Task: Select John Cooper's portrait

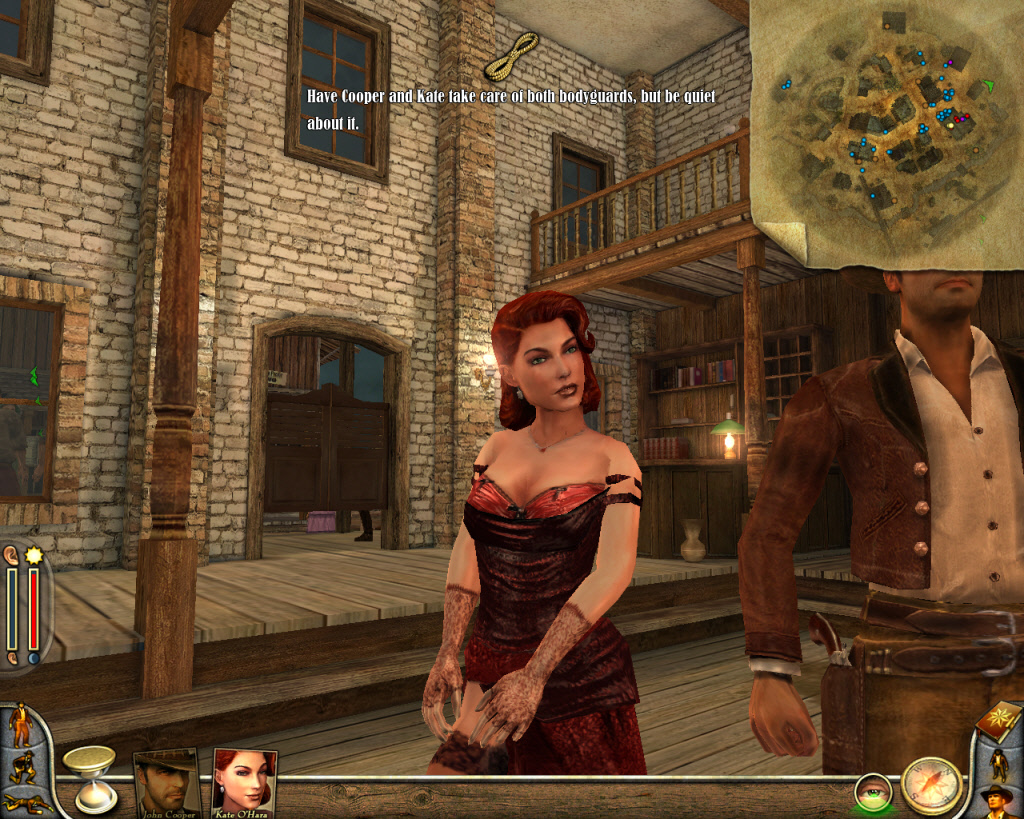Action: 165,782
